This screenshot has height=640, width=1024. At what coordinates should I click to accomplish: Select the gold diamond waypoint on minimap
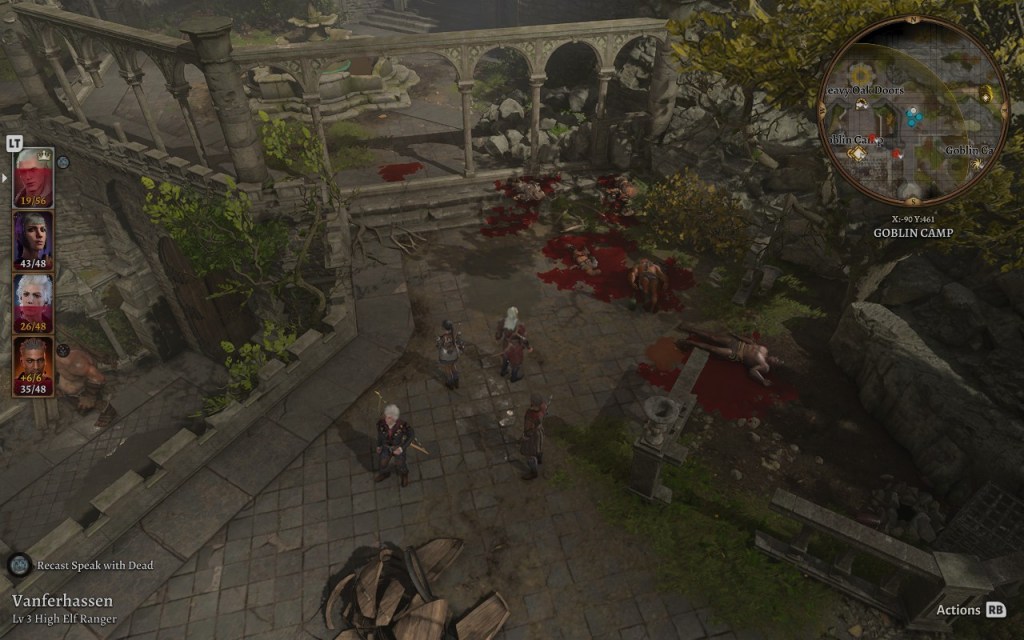pyautogui.click(x=857, y=153)
